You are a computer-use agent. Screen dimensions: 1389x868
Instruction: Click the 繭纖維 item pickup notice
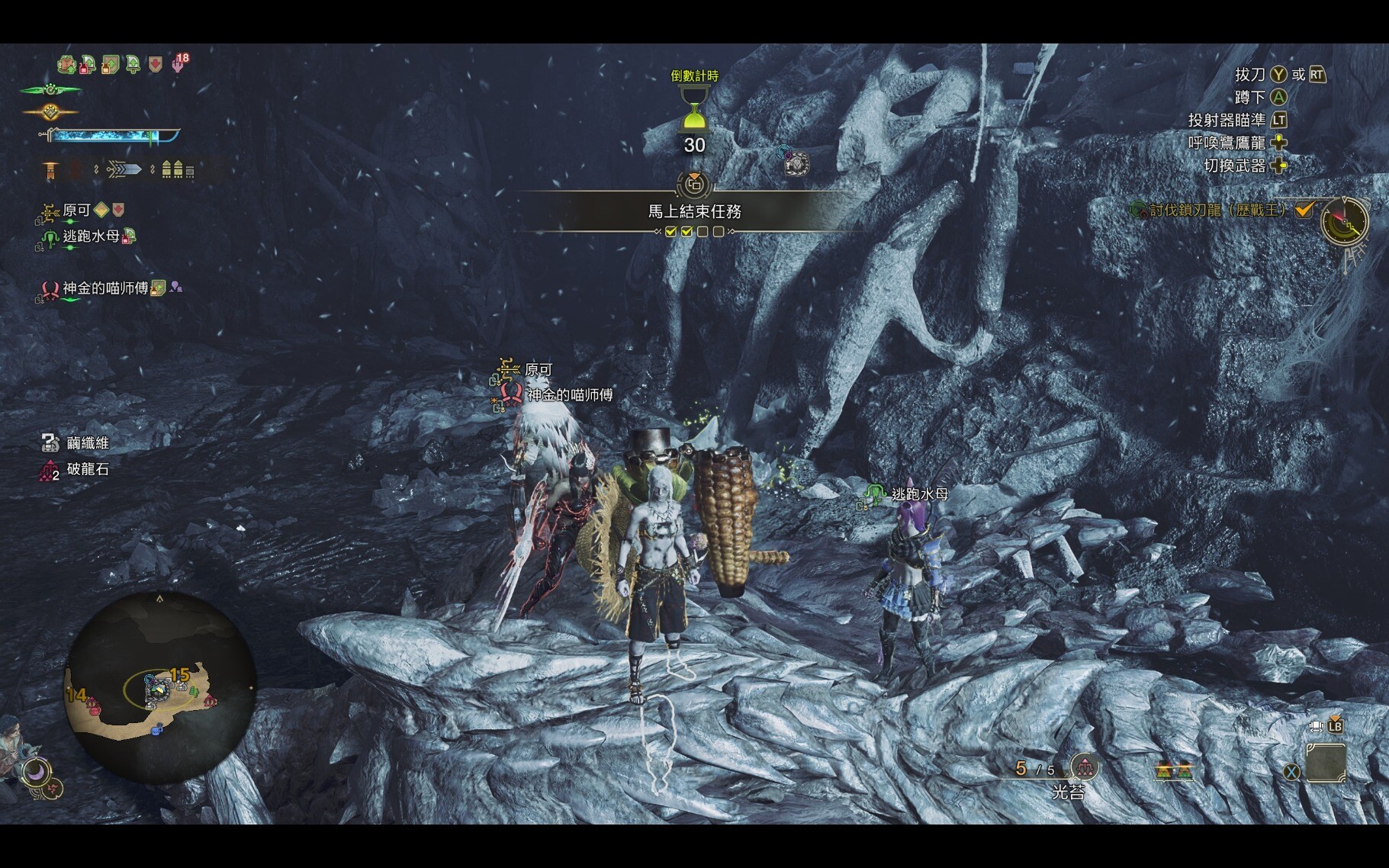[87, 443]
